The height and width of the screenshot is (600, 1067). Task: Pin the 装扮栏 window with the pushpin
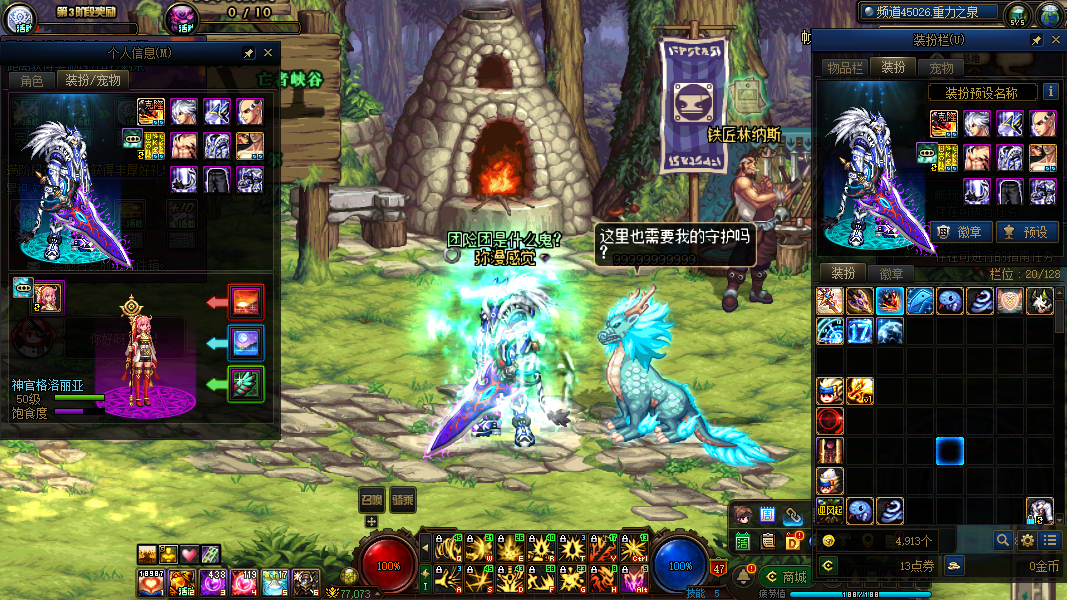pyautogui.click(x=1037, y=41)
